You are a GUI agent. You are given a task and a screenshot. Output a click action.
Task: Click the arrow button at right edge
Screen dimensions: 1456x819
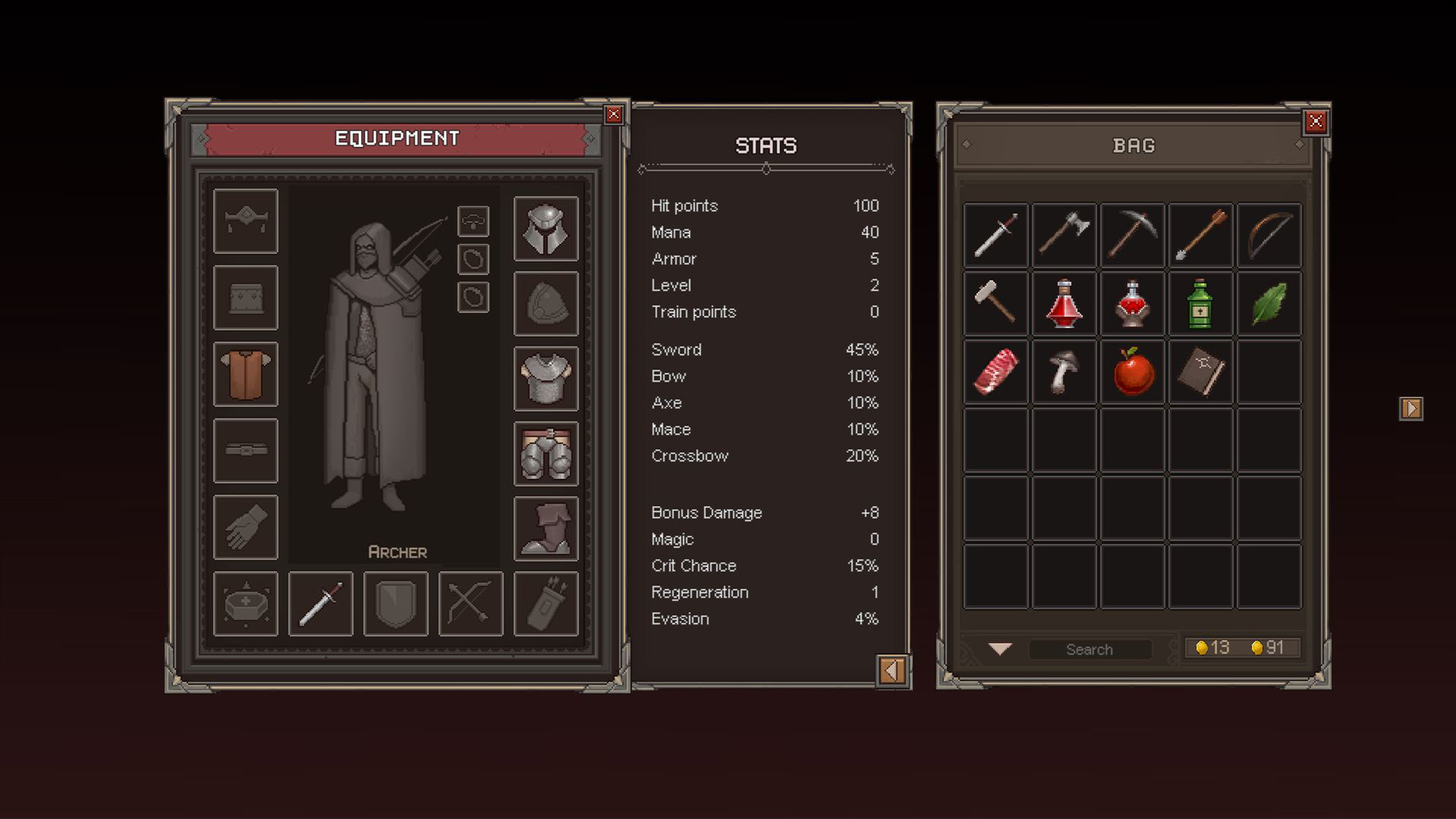pyautogui.click(x=1410, y=409)
